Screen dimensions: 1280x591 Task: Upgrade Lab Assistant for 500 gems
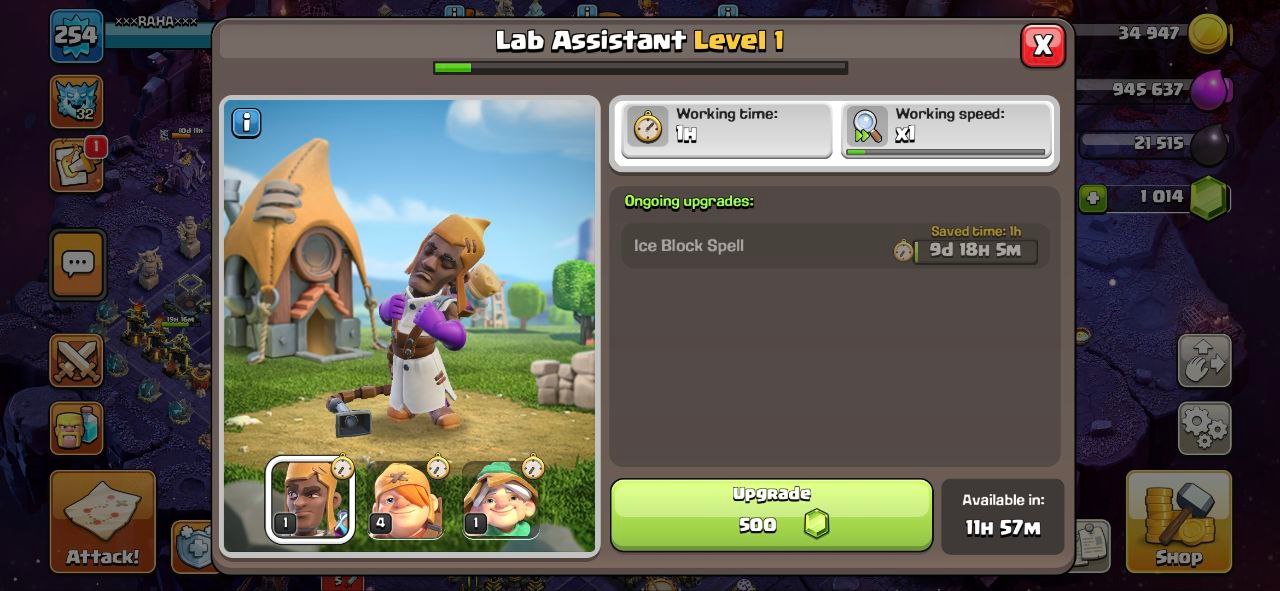click(771, 514)
